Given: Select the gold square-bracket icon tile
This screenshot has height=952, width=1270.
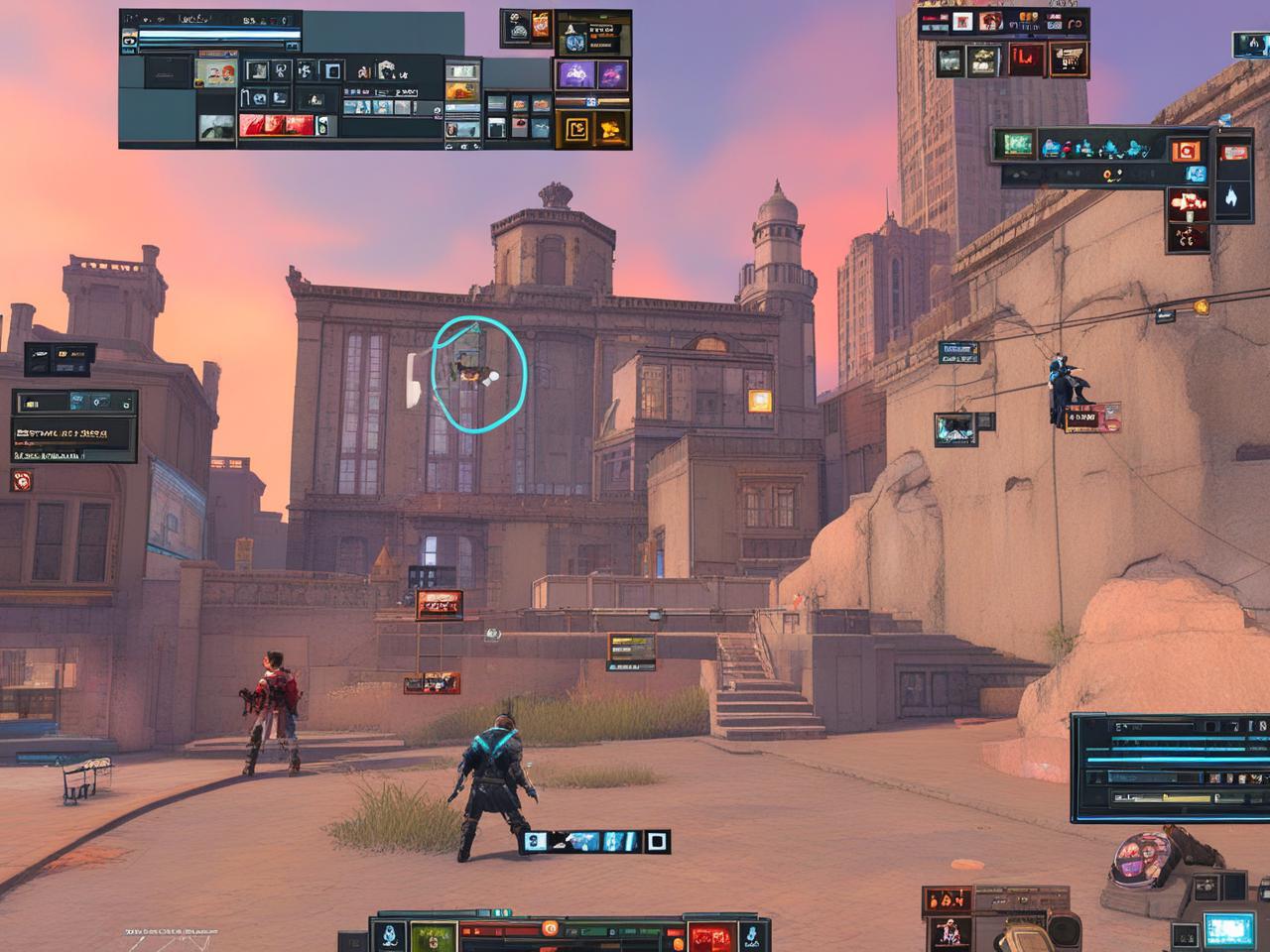Looking at the screenshot, I should click(x=575, y=128).
